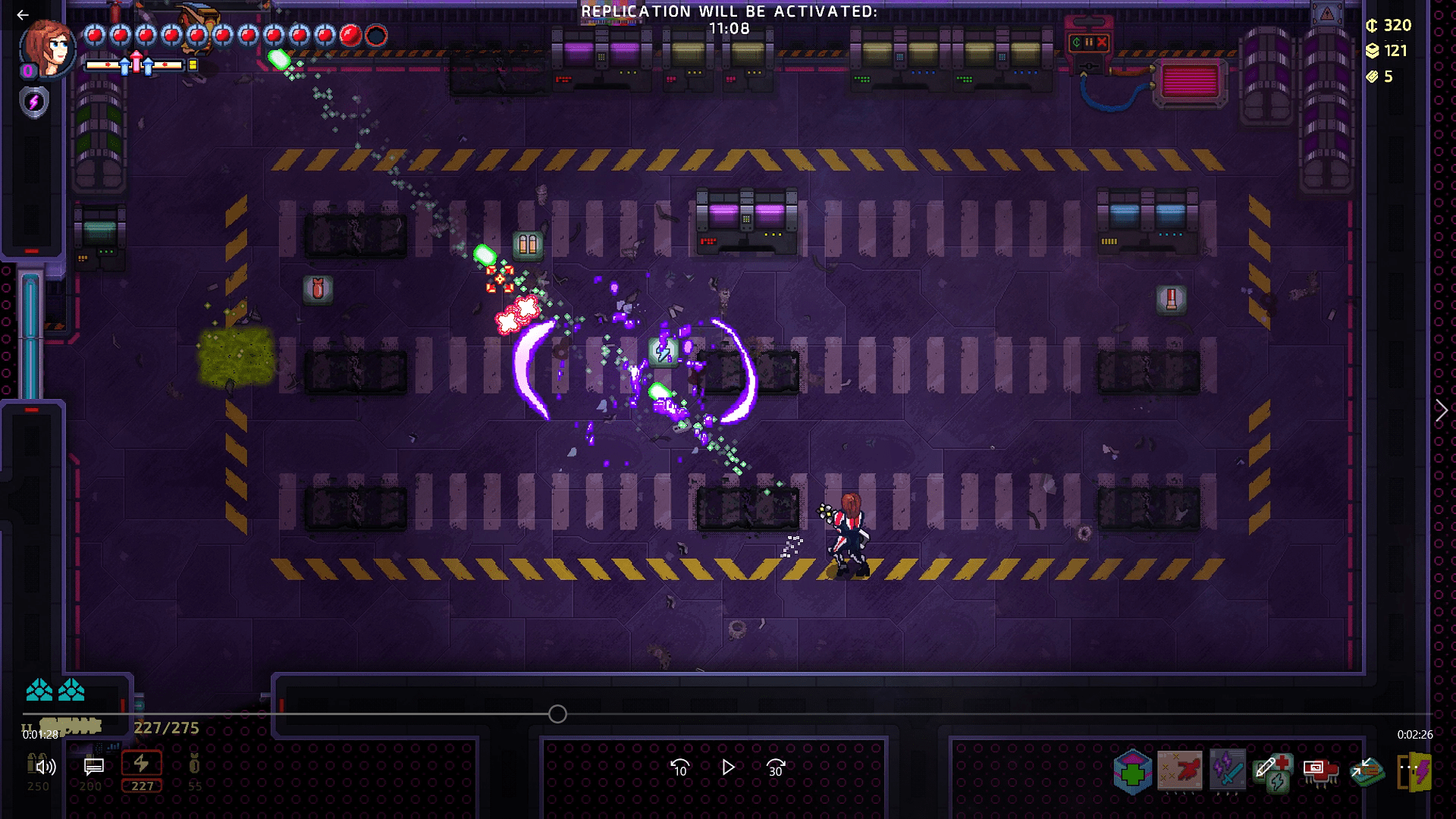Play the paused video
Viewport: 1456px width, 819px height.
point(728,768)
